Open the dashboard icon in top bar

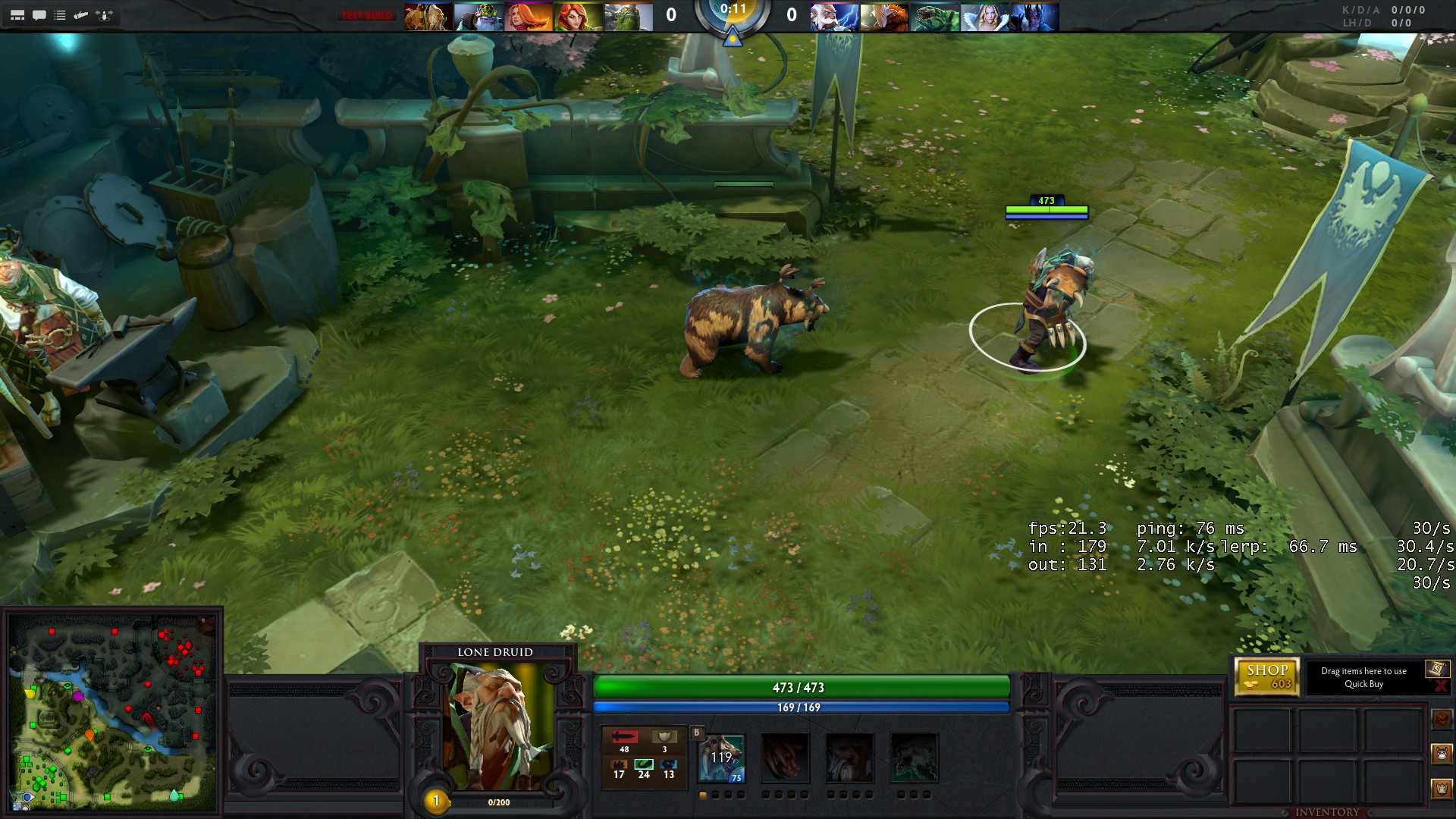[x=17, y=15]
